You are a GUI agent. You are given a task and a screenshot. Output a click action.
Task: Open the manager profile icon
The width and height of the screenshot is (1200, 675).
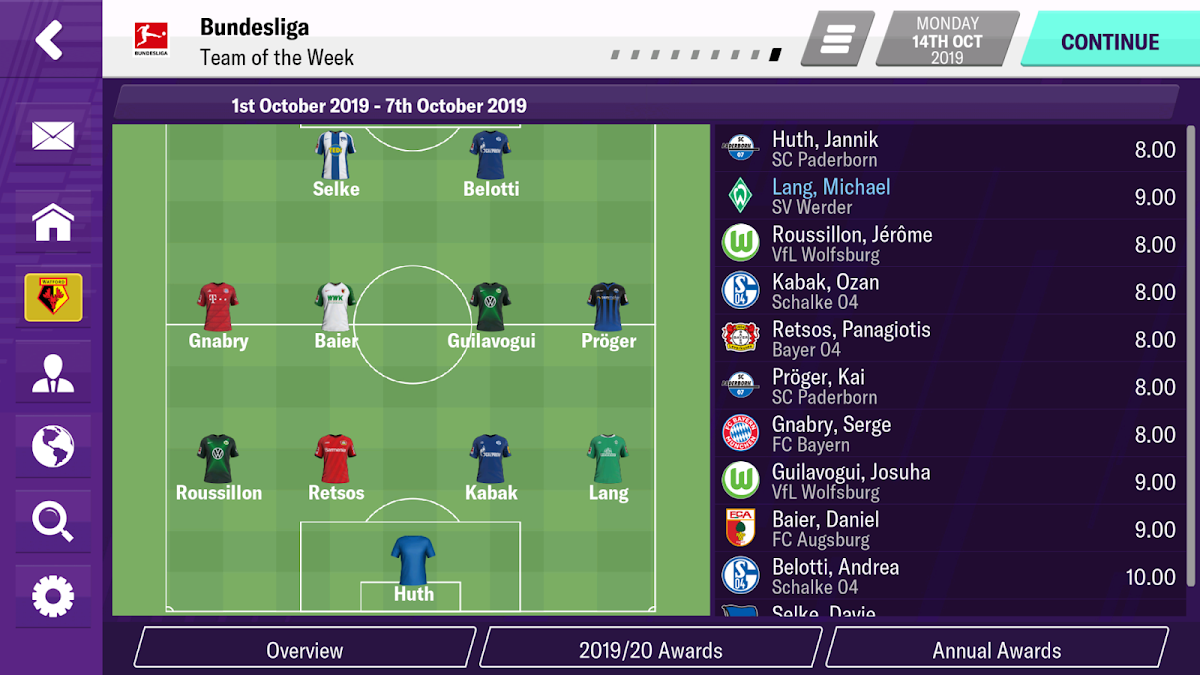click(x=52, y=372)
